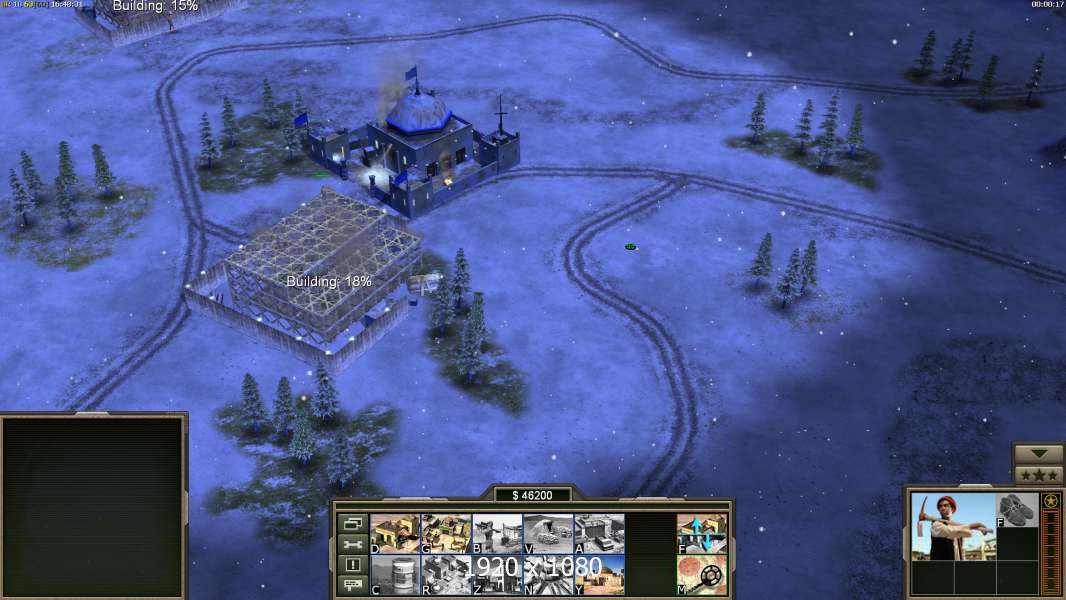Click the wrench button on command bar
The height and width of the screenshot is (600, 1066).
pos(352,544)
